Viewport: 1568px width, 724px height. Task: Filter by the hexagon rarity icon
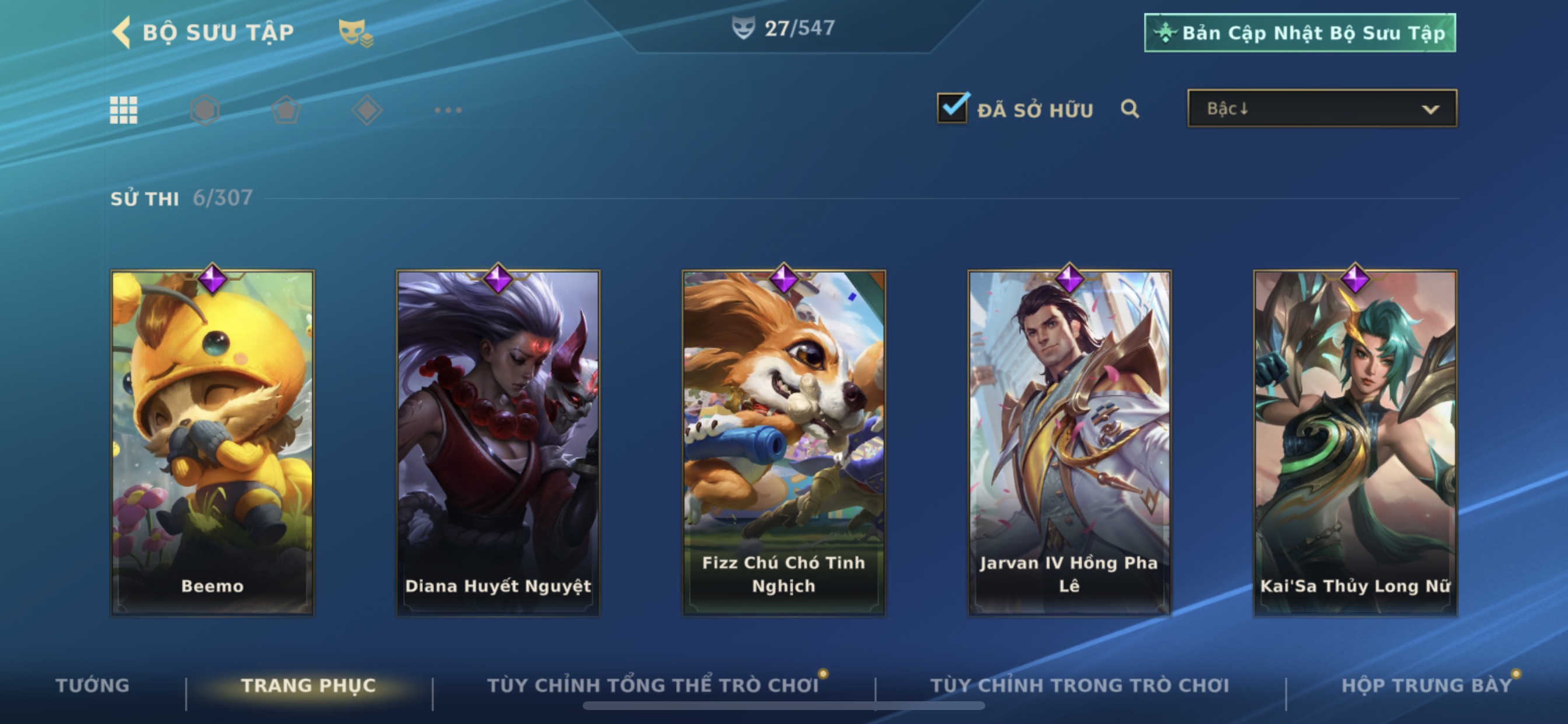coord(205,110)
